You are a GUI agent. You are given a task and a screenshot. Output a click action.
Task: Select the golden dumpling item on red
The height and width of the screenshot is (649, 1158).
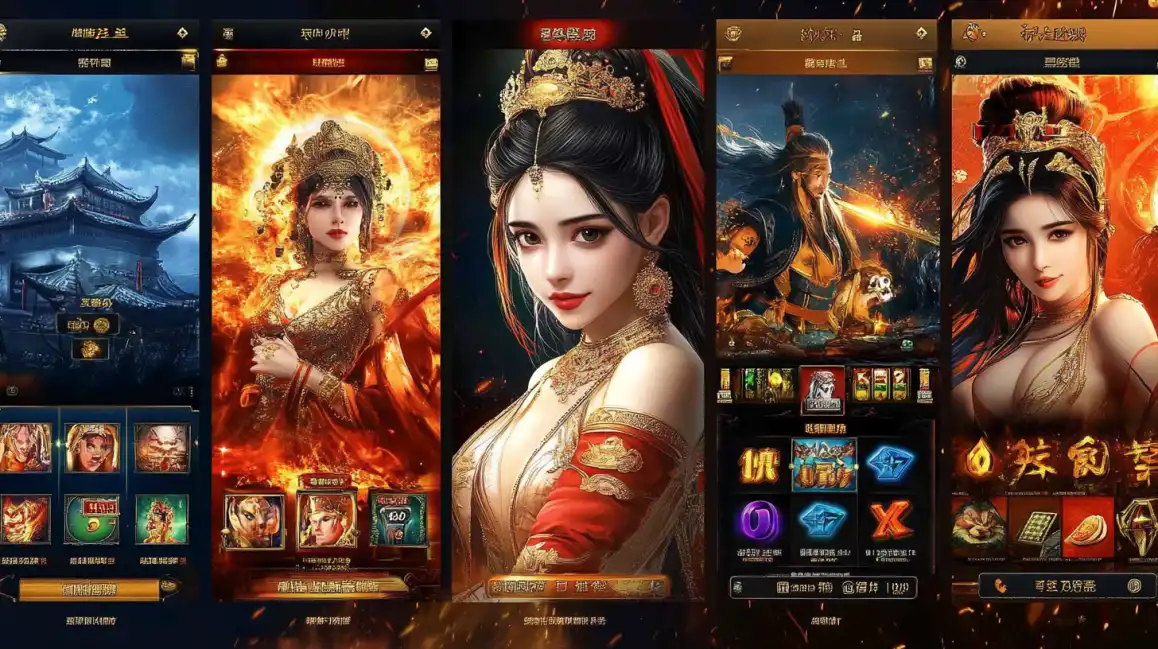[x=1087, y=526]
